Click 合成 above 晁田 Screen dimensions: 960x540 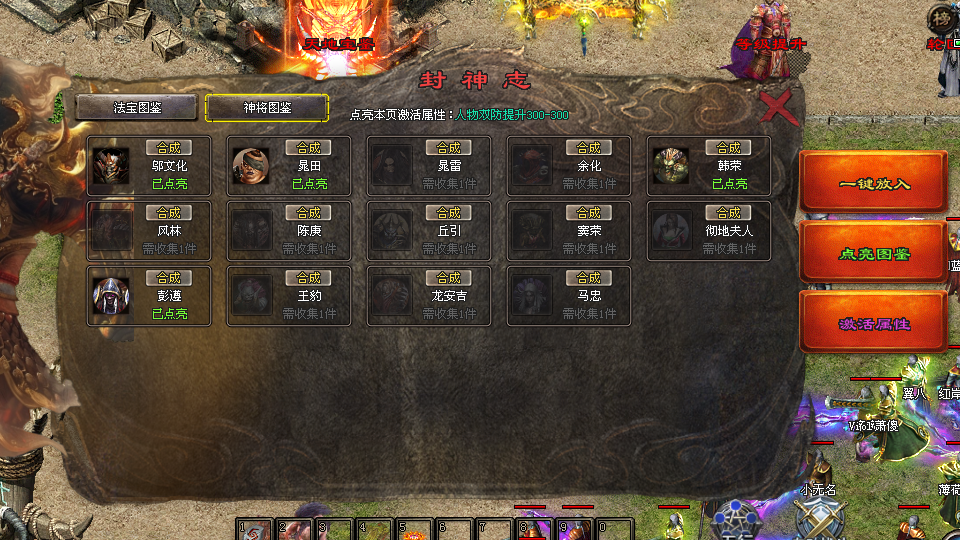click(x=309, y=148)
